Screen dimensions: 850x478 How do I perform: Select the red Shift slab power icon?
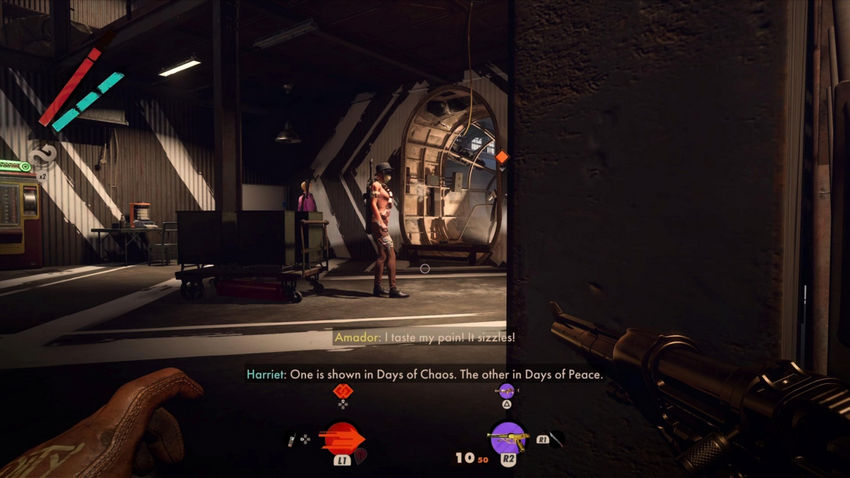click(343, 438)
